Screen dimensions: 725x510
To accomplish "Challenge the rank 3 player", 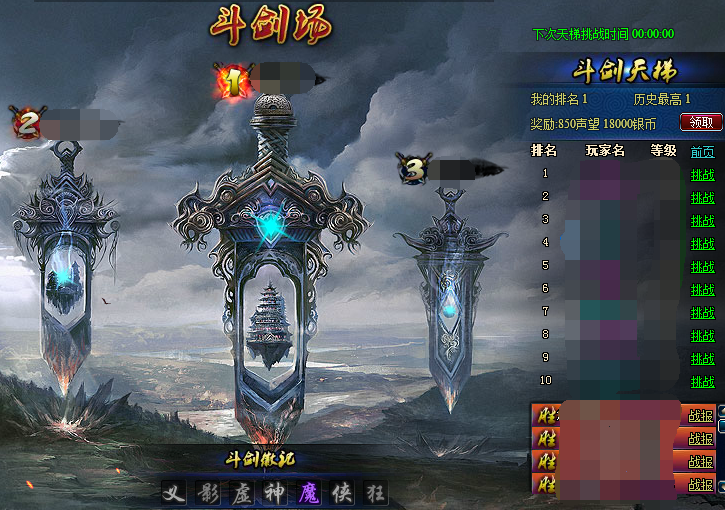I will click(x=703, y=220).
